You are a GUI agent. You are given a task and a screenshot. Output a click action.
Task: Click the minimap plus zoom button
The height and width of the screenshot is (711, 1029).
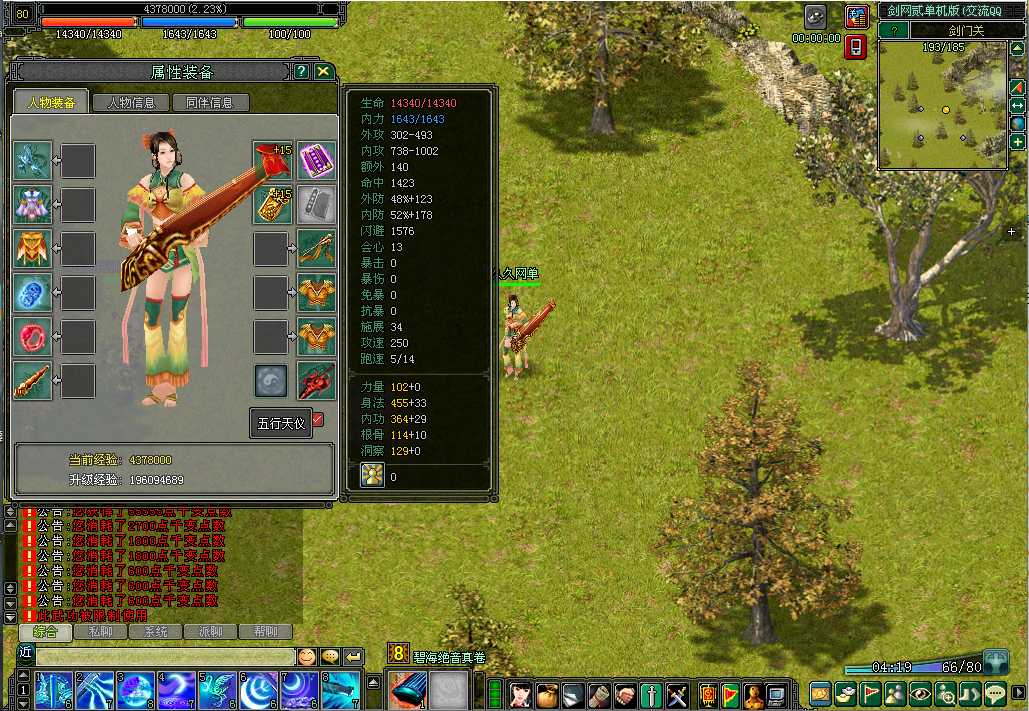pyautogui.click(x=1018, y=142)
